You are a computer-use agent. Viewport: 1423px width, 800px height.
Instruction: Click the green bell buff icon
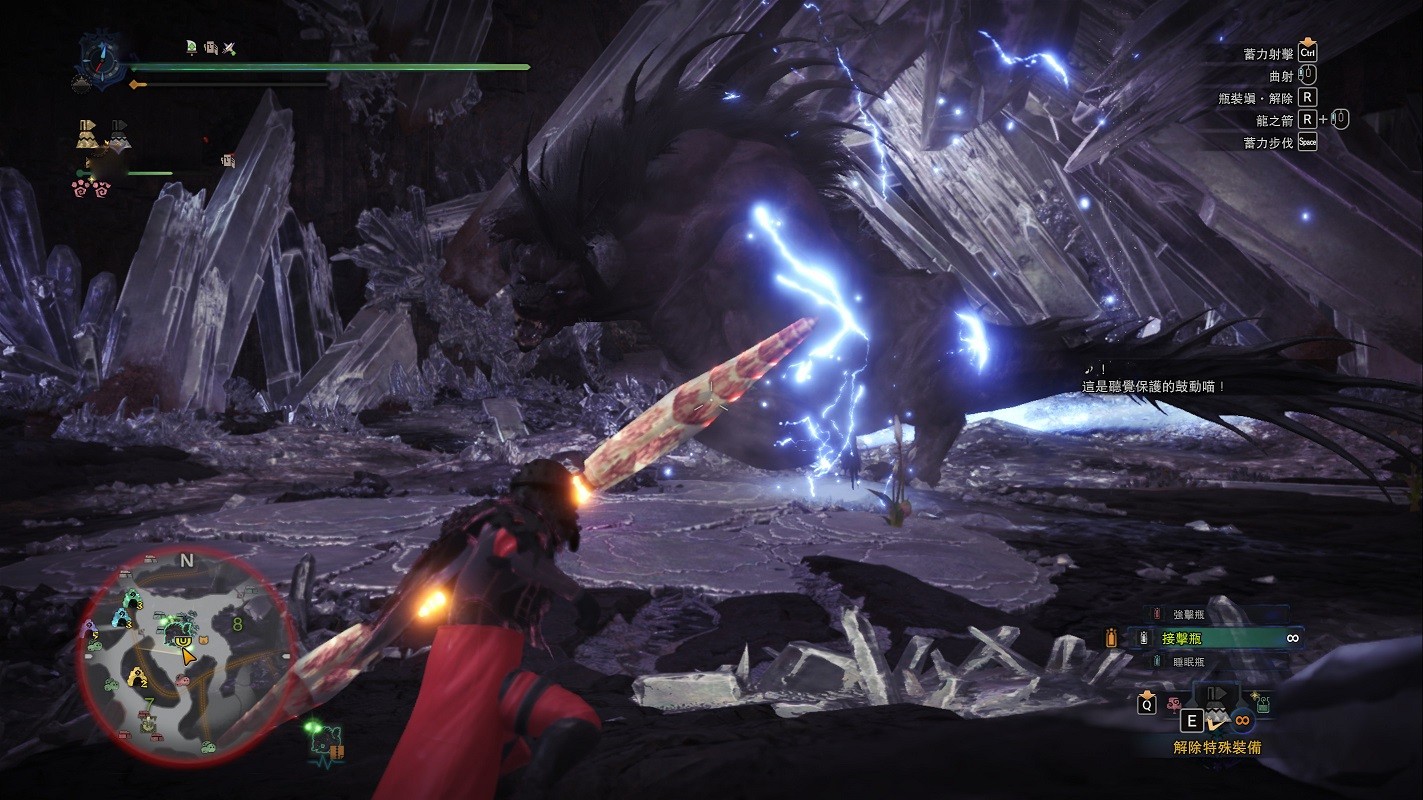click(191, 46)
